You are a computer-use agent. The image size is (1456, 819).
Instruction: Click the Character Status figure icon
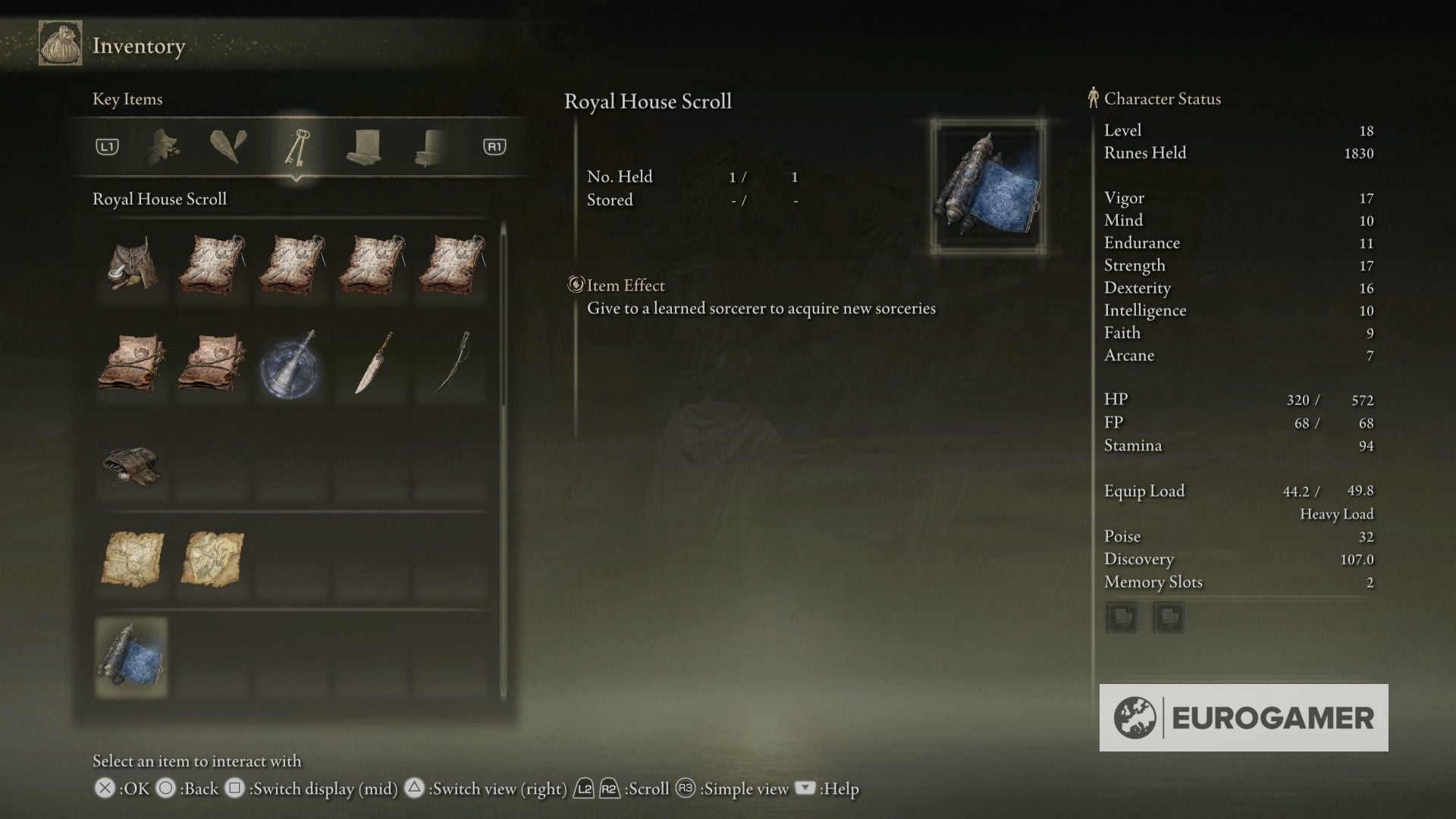(1094, 98)
